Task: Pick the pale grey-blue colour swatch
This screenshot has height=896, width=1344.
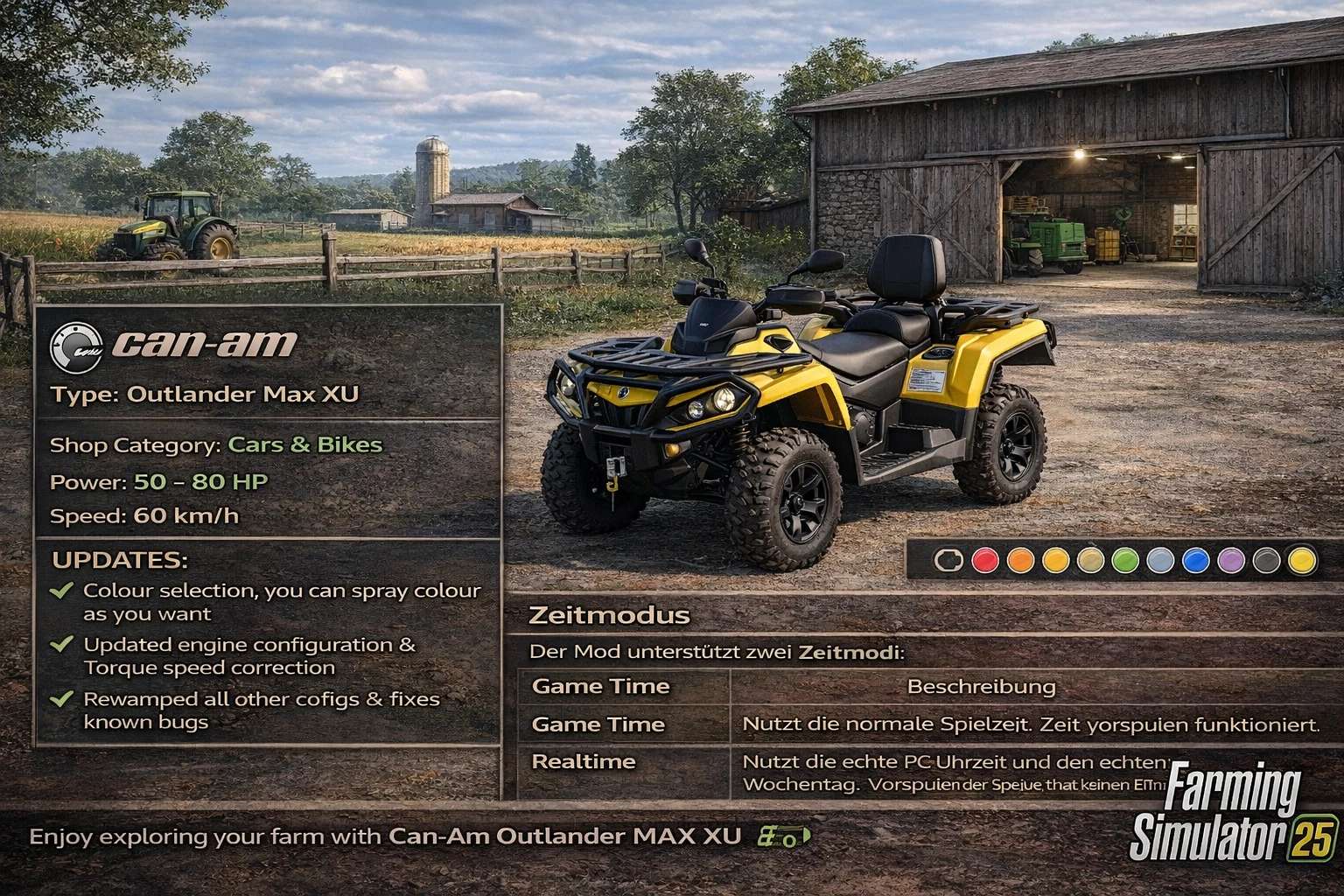Action: pyautogui.click(x=1160, y=560)
